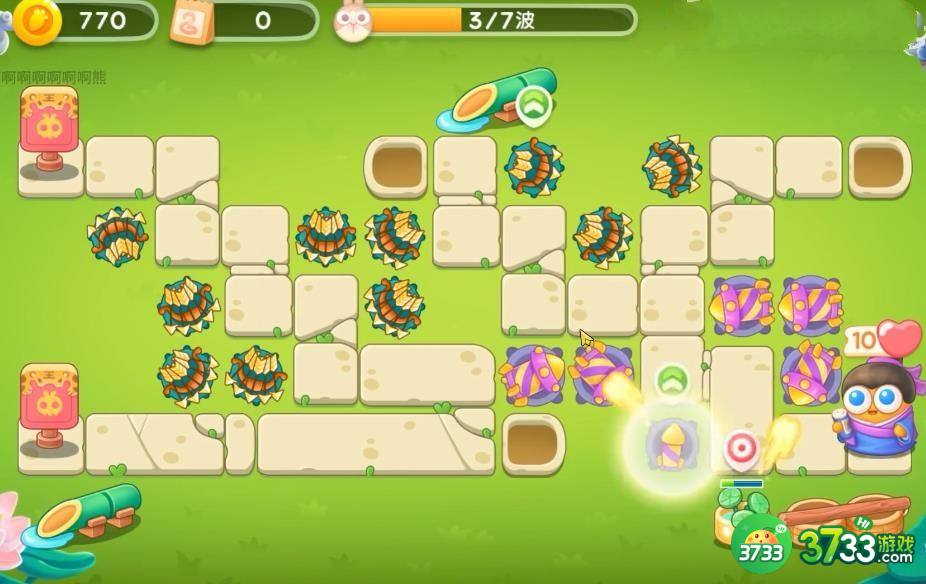Select the glowing highlighted rocket tower
This screenshot has width=926, height=584.
pyautogui.click(x=670, y=444)
